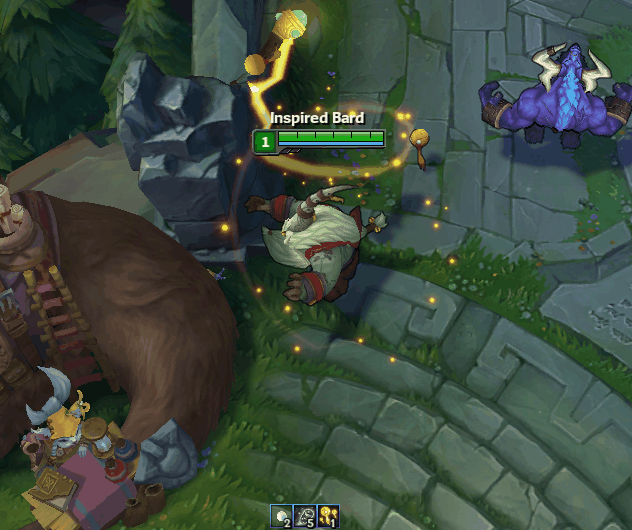This screenshot has width=632, height=530.
Task: Click the golden chimes buff icon
Action: 328,516
